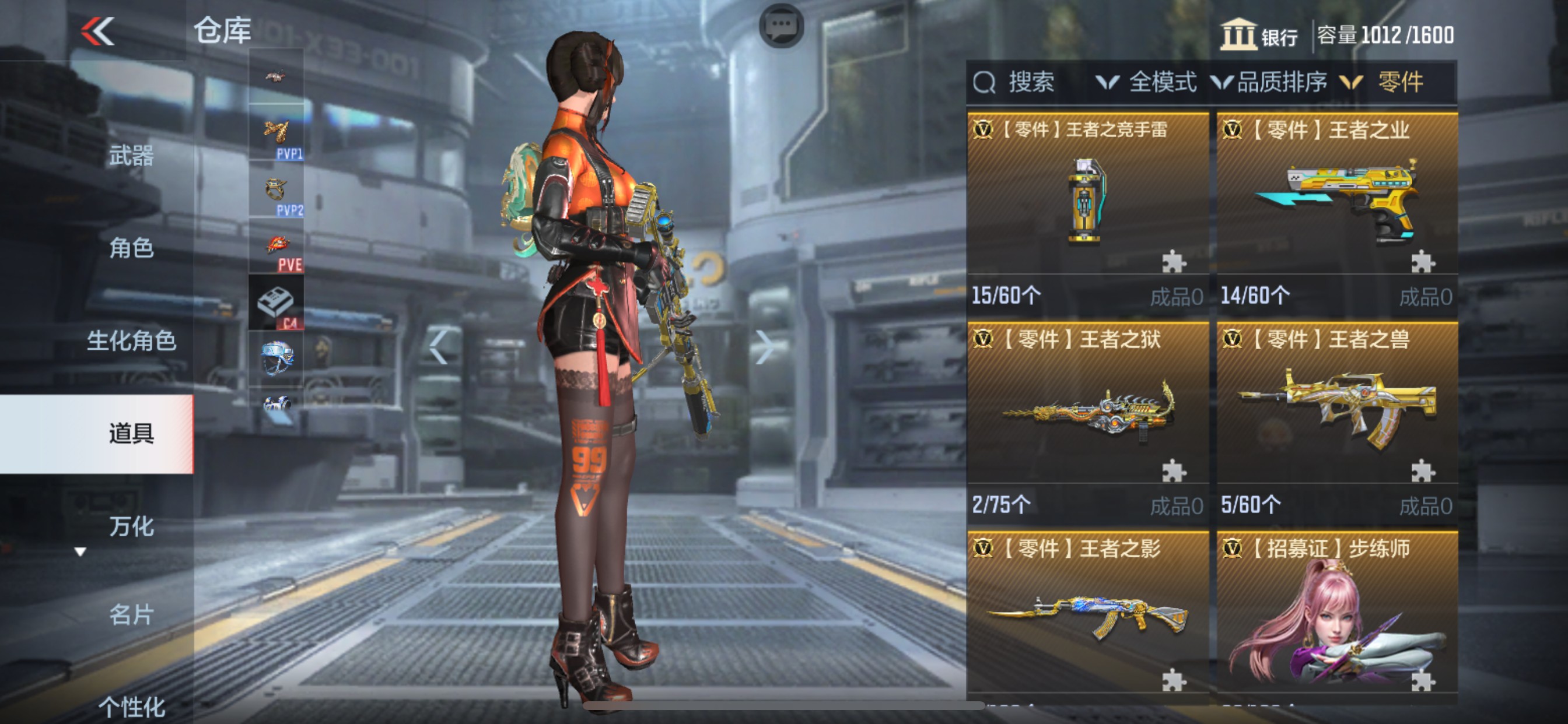Open the 名片 name card tab
The width and height of the screenshot is (1568, 724).
coord(131,614)
